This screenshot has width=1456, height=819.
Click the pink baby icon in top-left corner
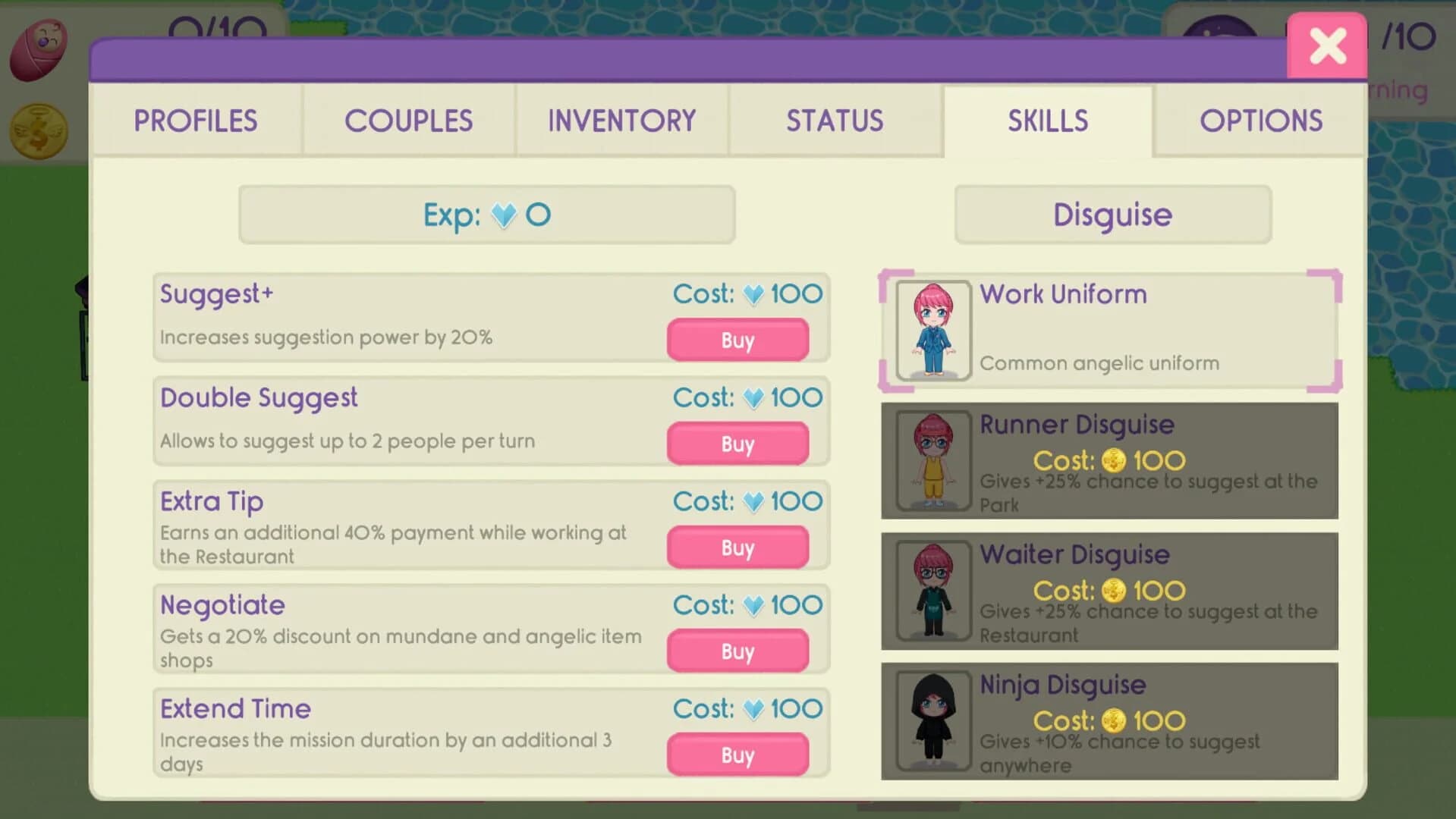[36, 47]
